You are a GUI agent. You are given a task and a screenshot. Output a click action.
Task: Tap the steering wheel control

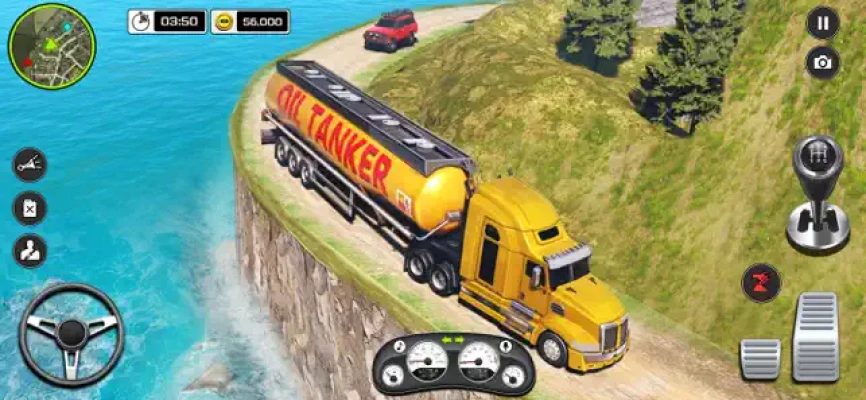pos(71,335)
